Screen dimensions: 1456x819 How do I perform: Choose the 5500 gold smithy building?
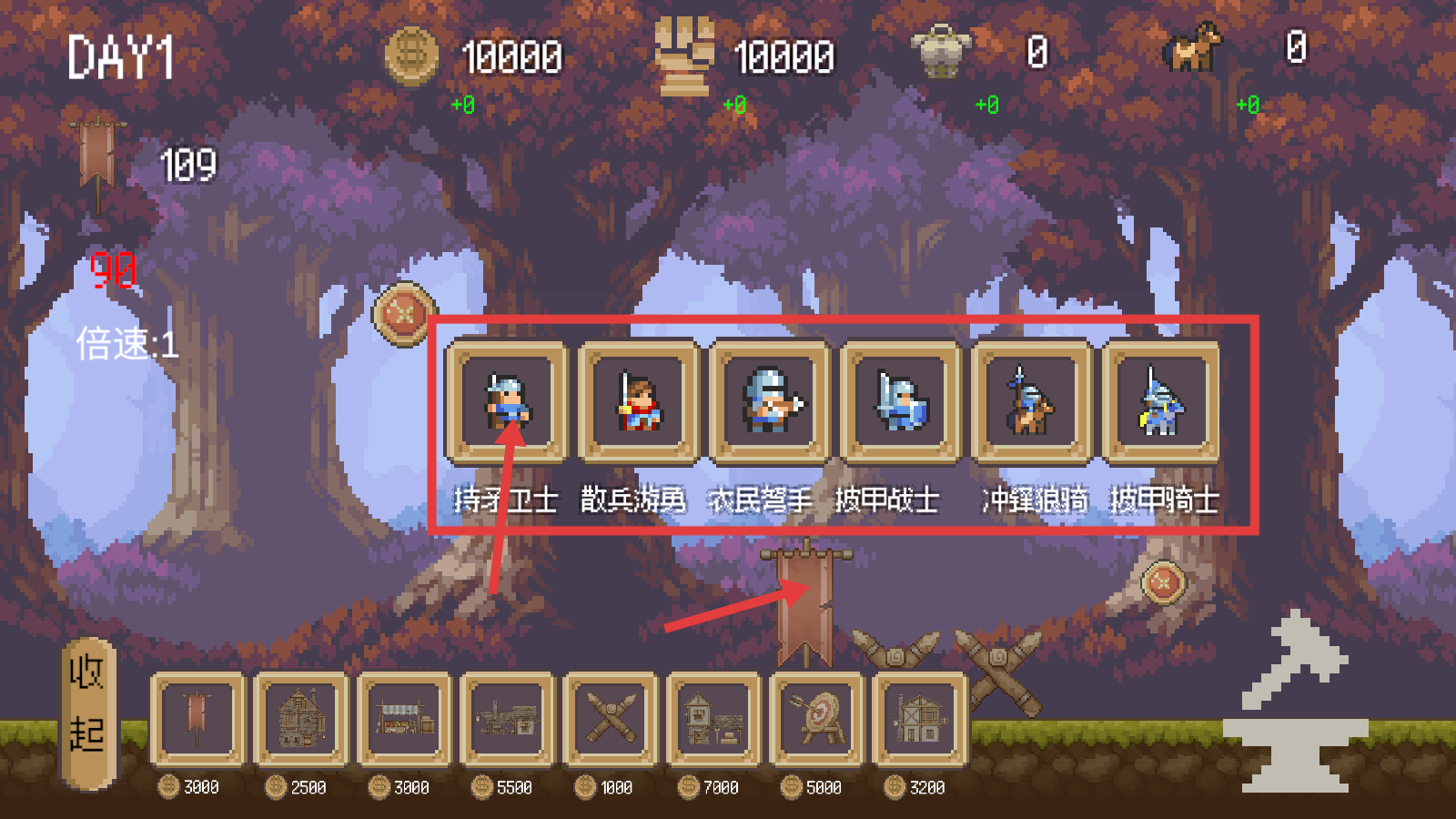[507, 719]
